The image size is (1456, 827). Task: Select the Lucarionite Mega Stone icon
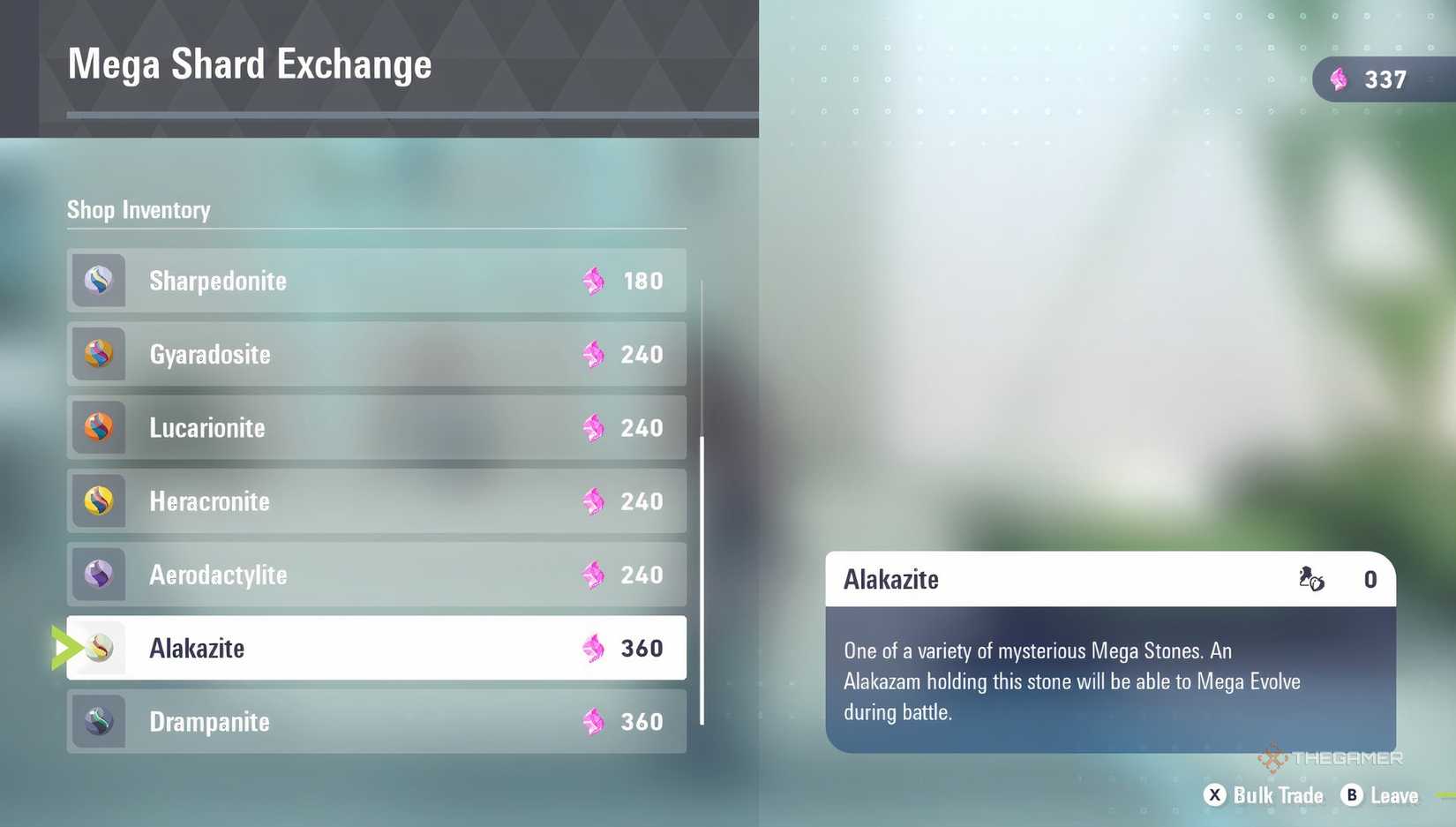[98, 427]
